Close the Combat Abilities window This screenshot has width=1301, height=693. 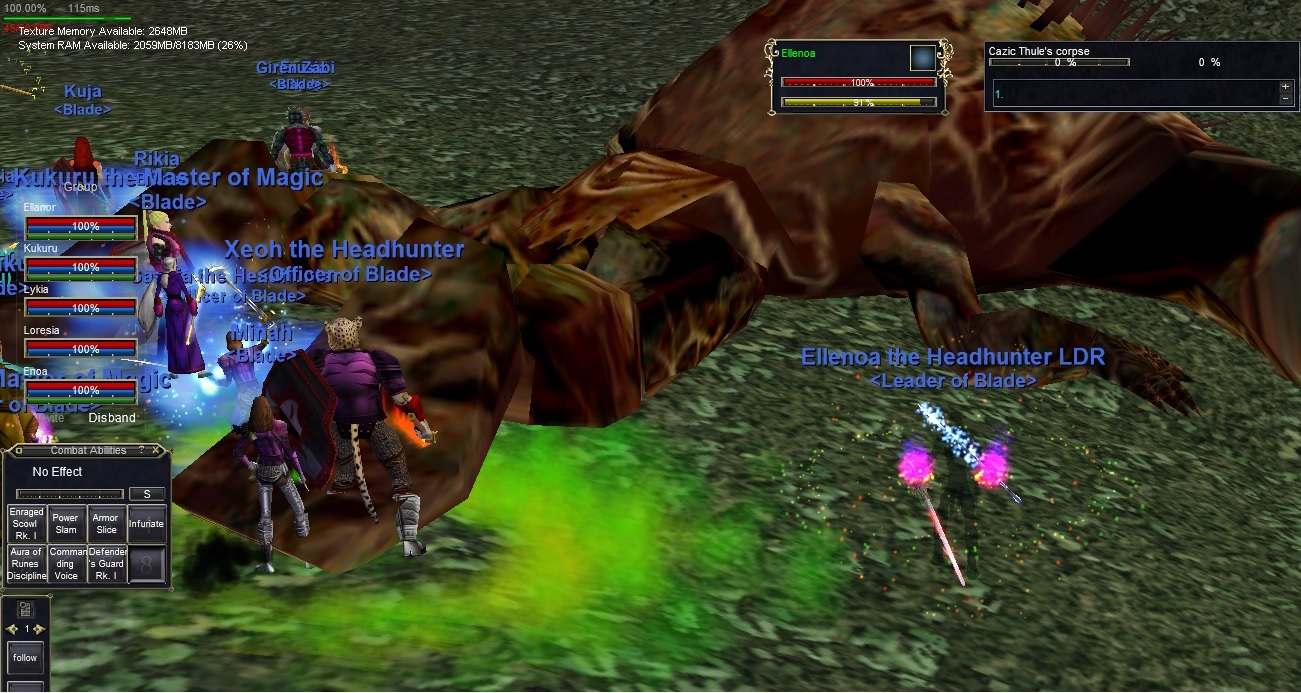(158, 450)
